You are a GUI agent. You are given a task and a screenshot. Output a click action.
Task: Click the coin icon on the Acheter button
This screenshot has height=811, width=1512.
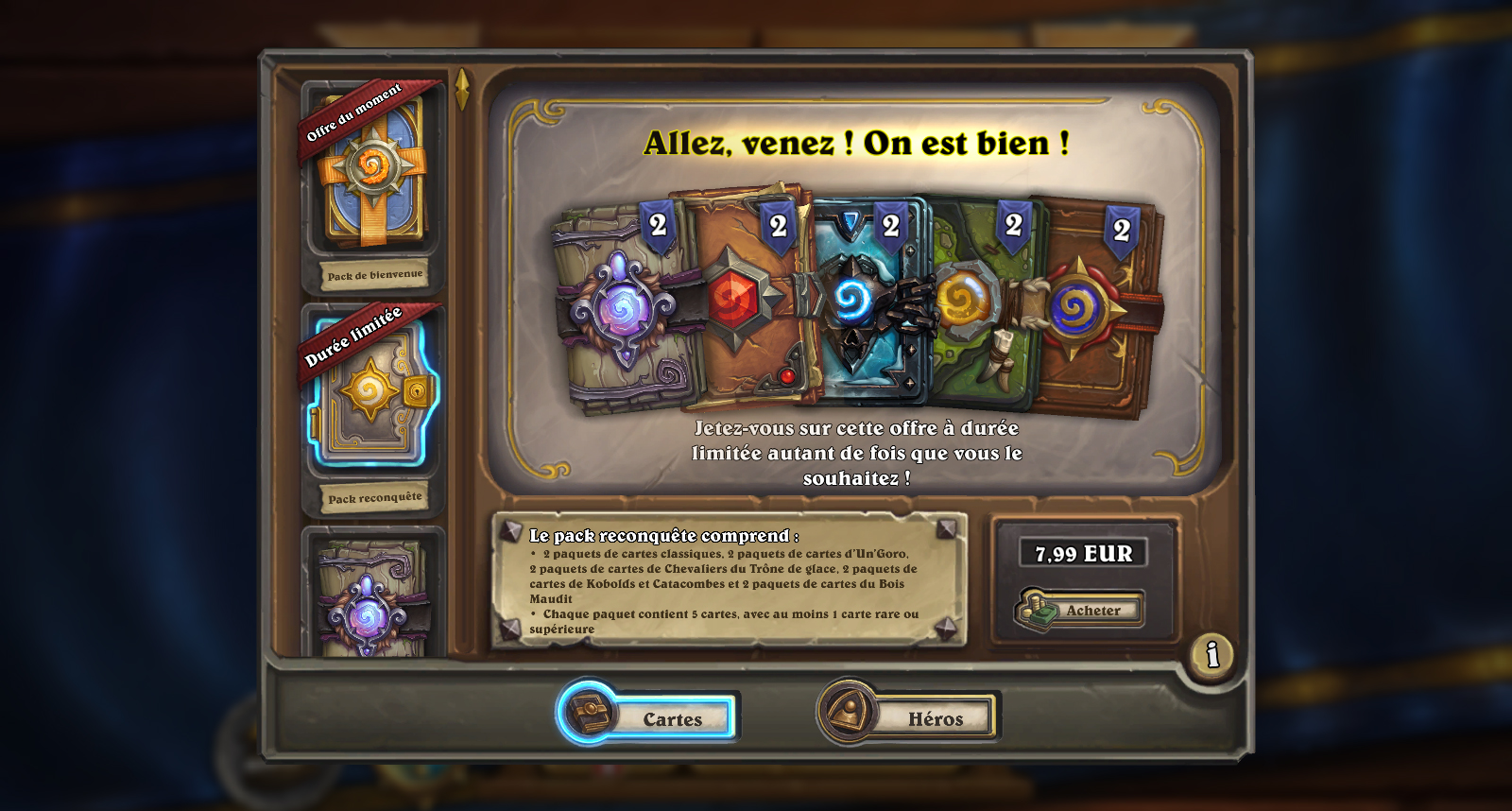click(x=1036, y=610)
